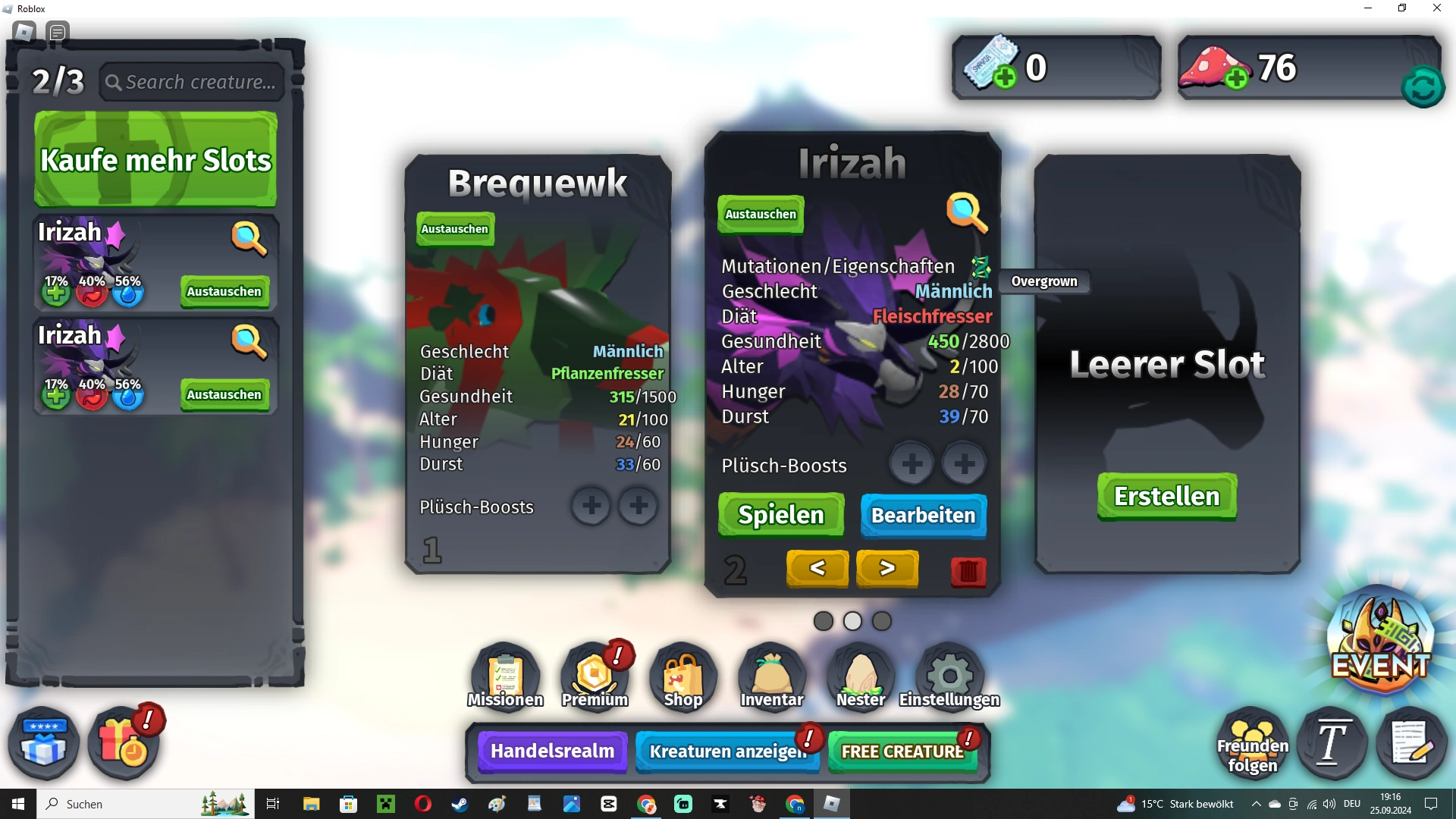
Task: Open the Handelsrealm section
Action: [551, 752]
